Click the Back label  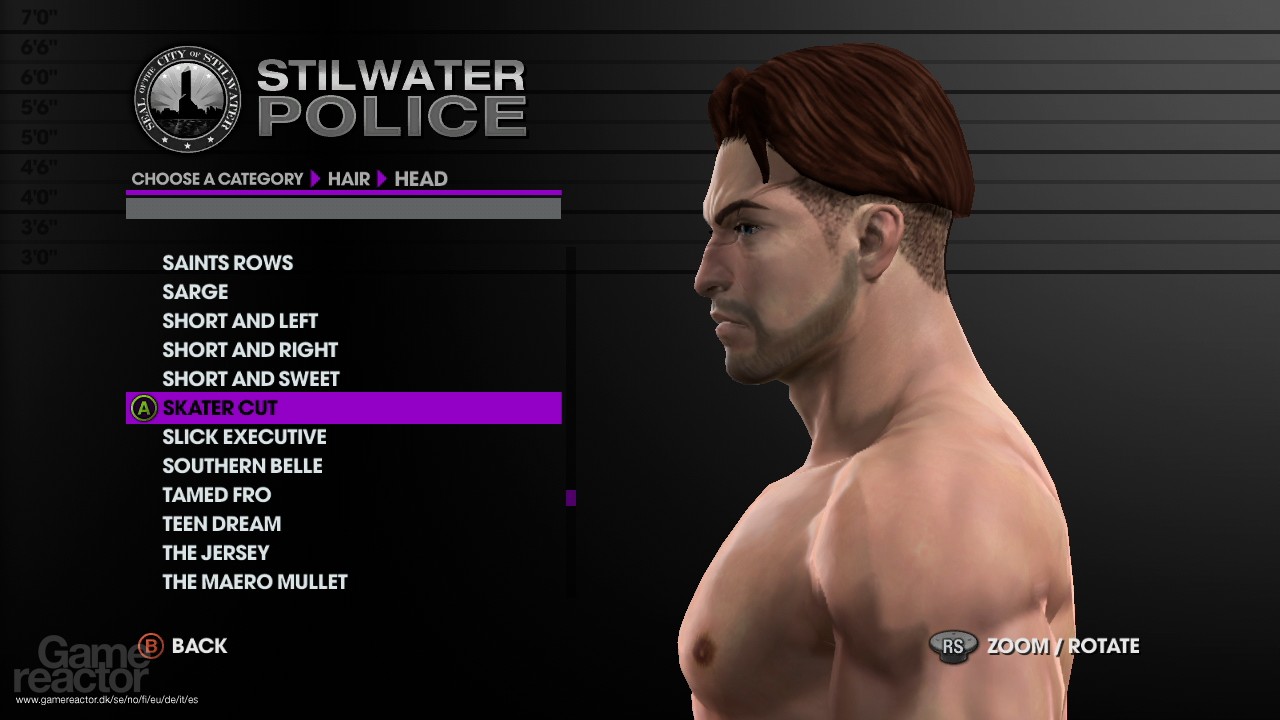(199, 646)
